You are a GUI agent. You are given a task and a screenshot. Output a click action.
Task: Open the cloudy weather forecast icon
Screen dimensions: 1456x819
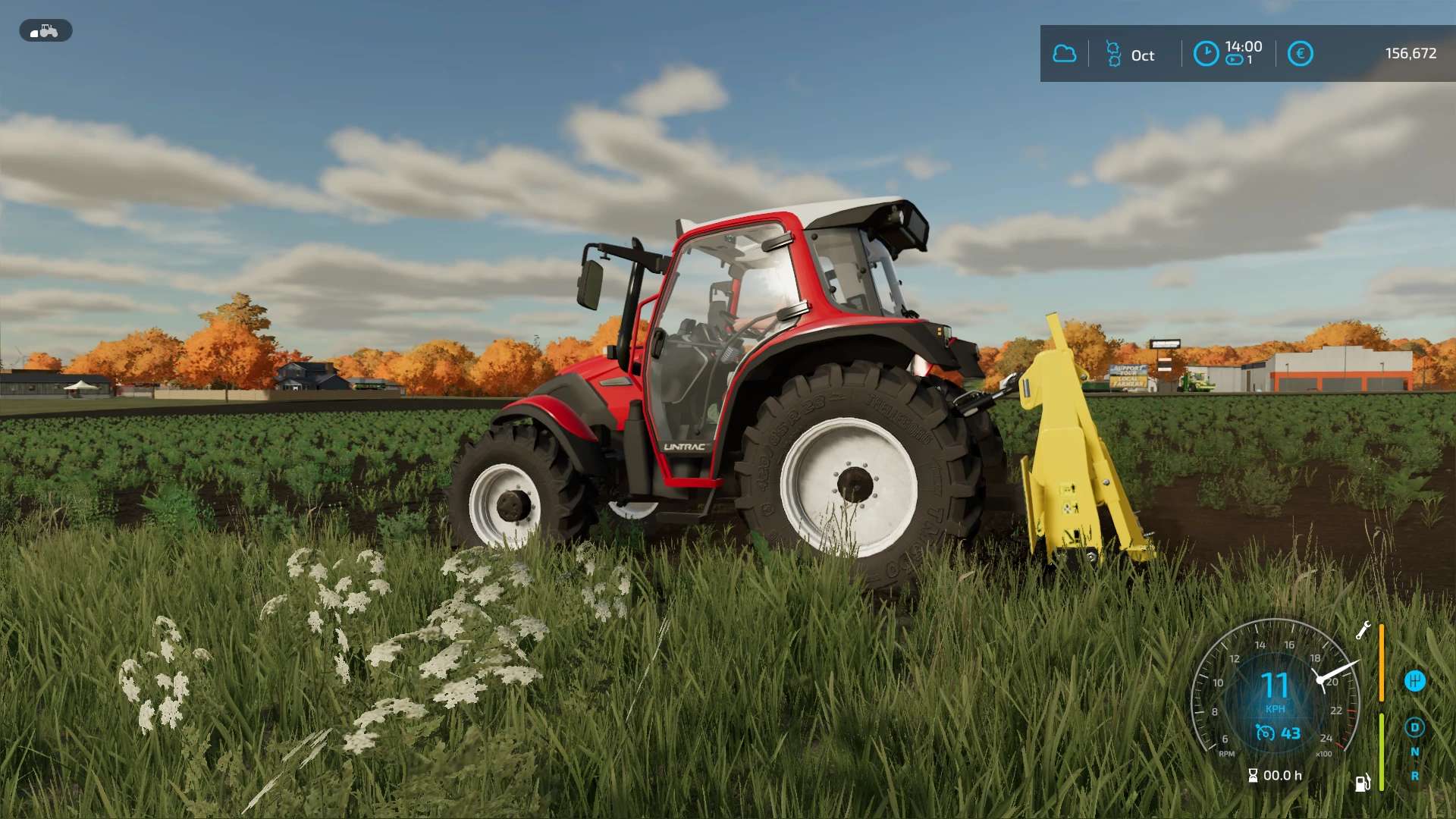[x=1065, y=54]
